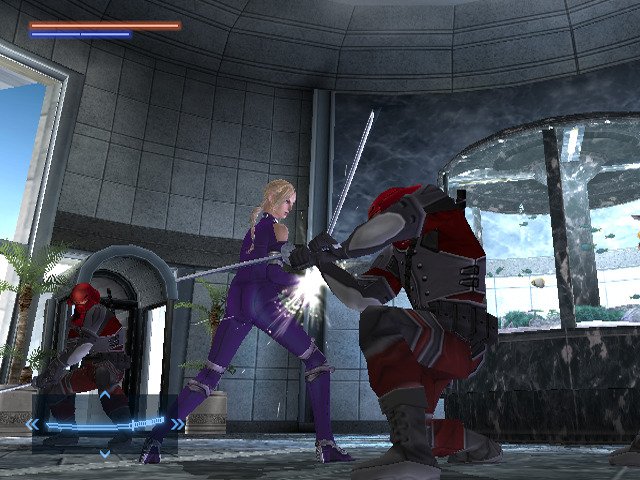Click the down arrow below the katana
The height and width of the screenshot is (480, 640).
(104, 453)
